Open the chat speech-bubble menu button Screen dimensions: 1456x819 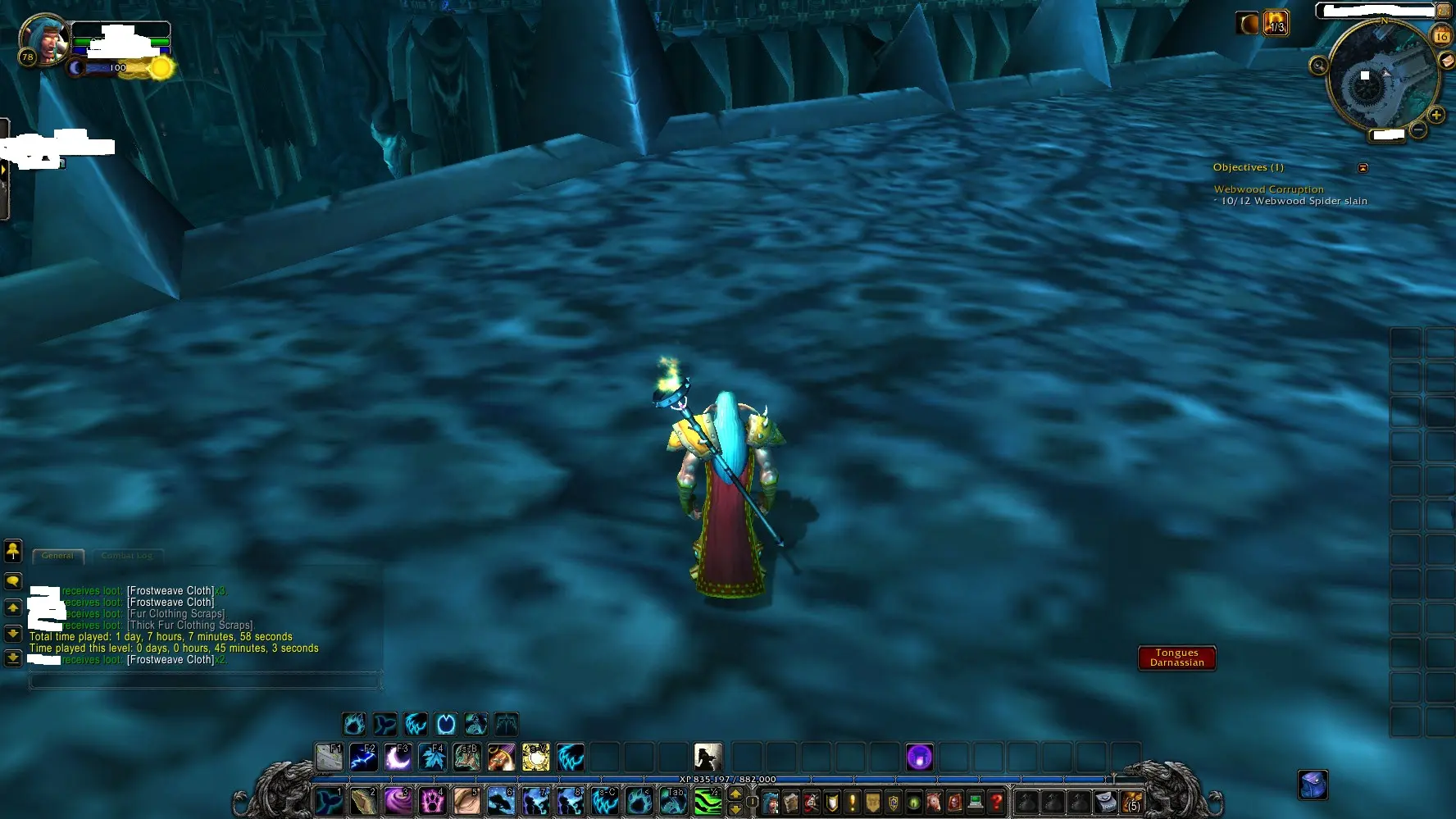coord(13,581)
